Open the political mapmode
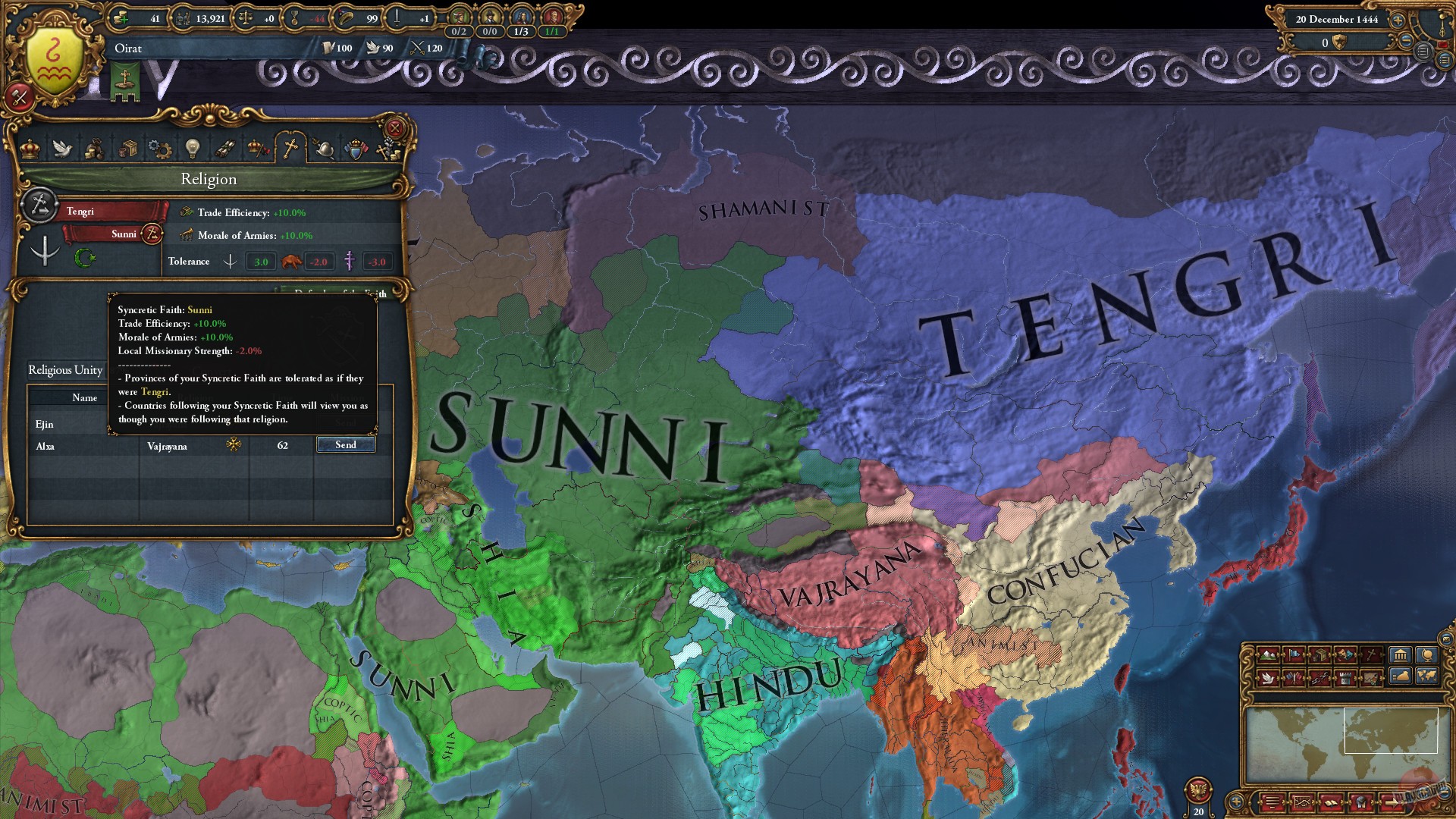The height and width of the screenshot is (819, 1456). coord(1294,654)
